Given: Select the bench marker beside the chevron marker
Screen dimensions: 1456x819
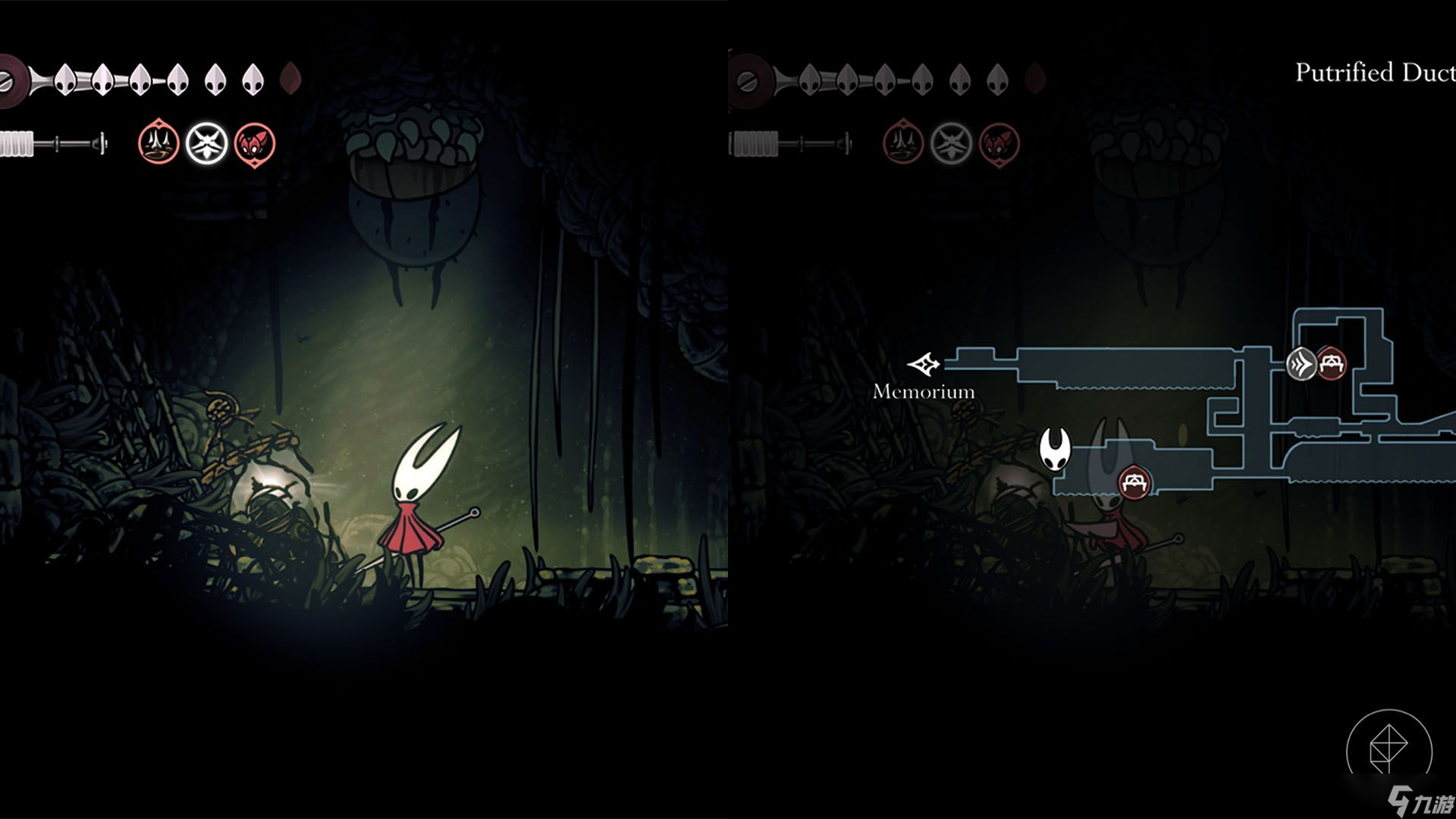Looking at the screenshot, I should (1332, 363).
